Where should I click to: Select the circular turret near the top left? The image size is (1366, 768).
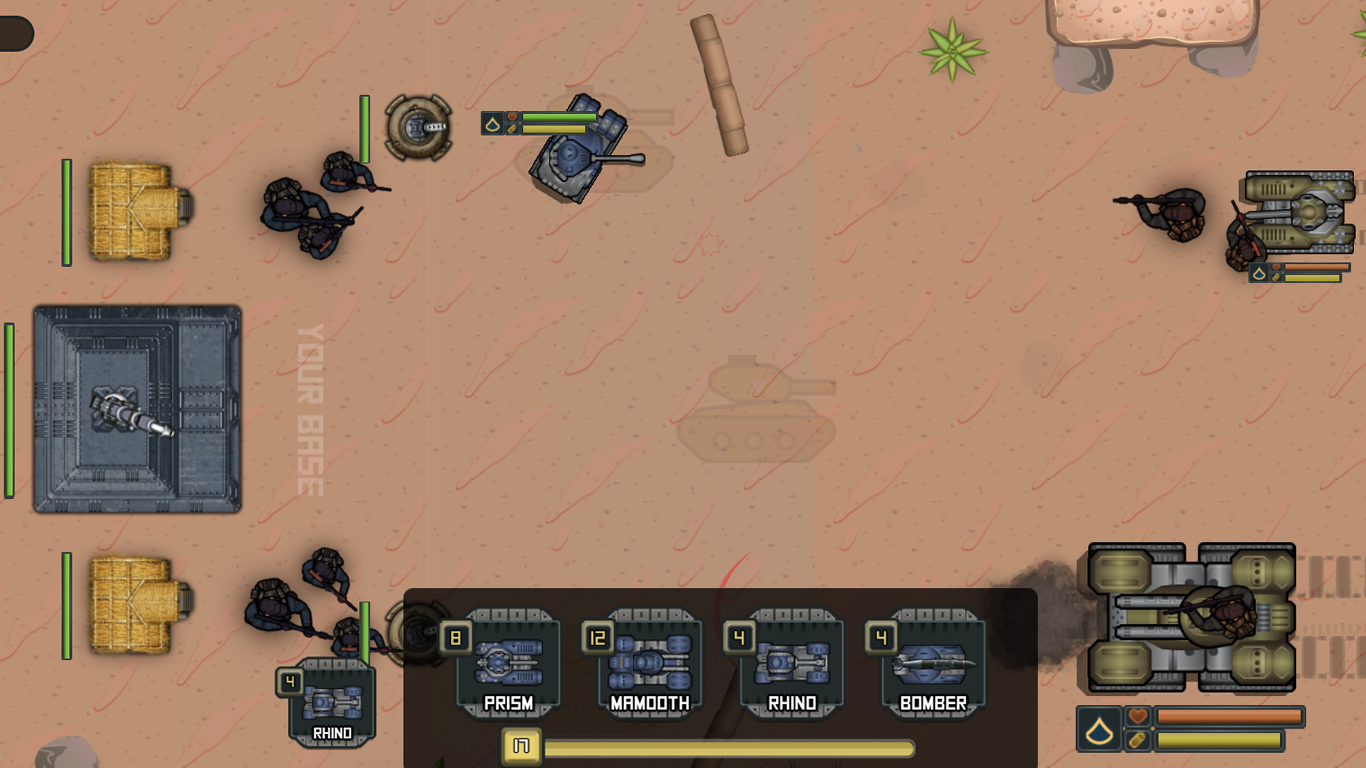pyautogui.click(x=418, y=124)
